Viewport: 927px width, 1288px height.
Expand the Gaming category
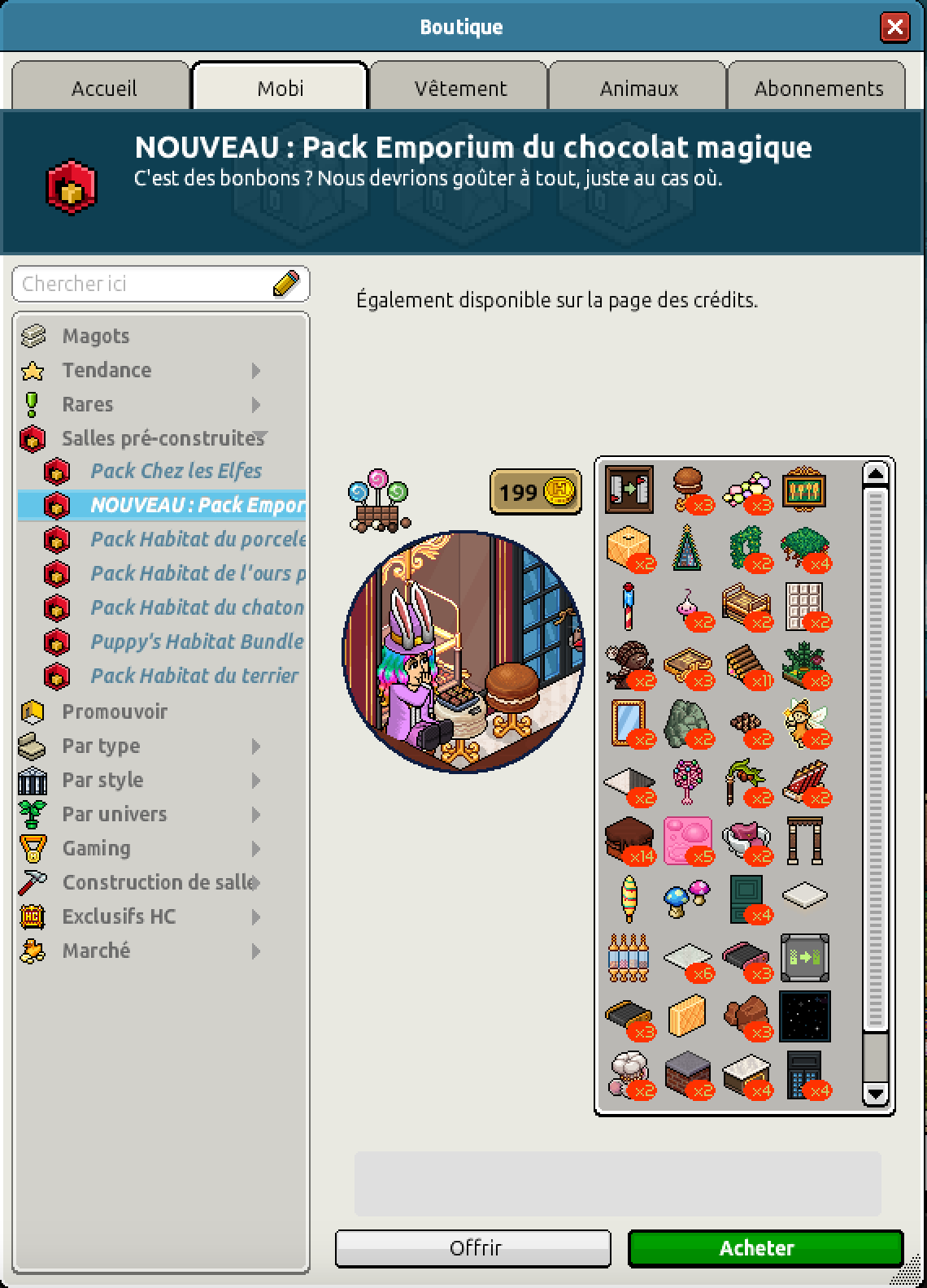pyautogui.click(x=96, y=848)
